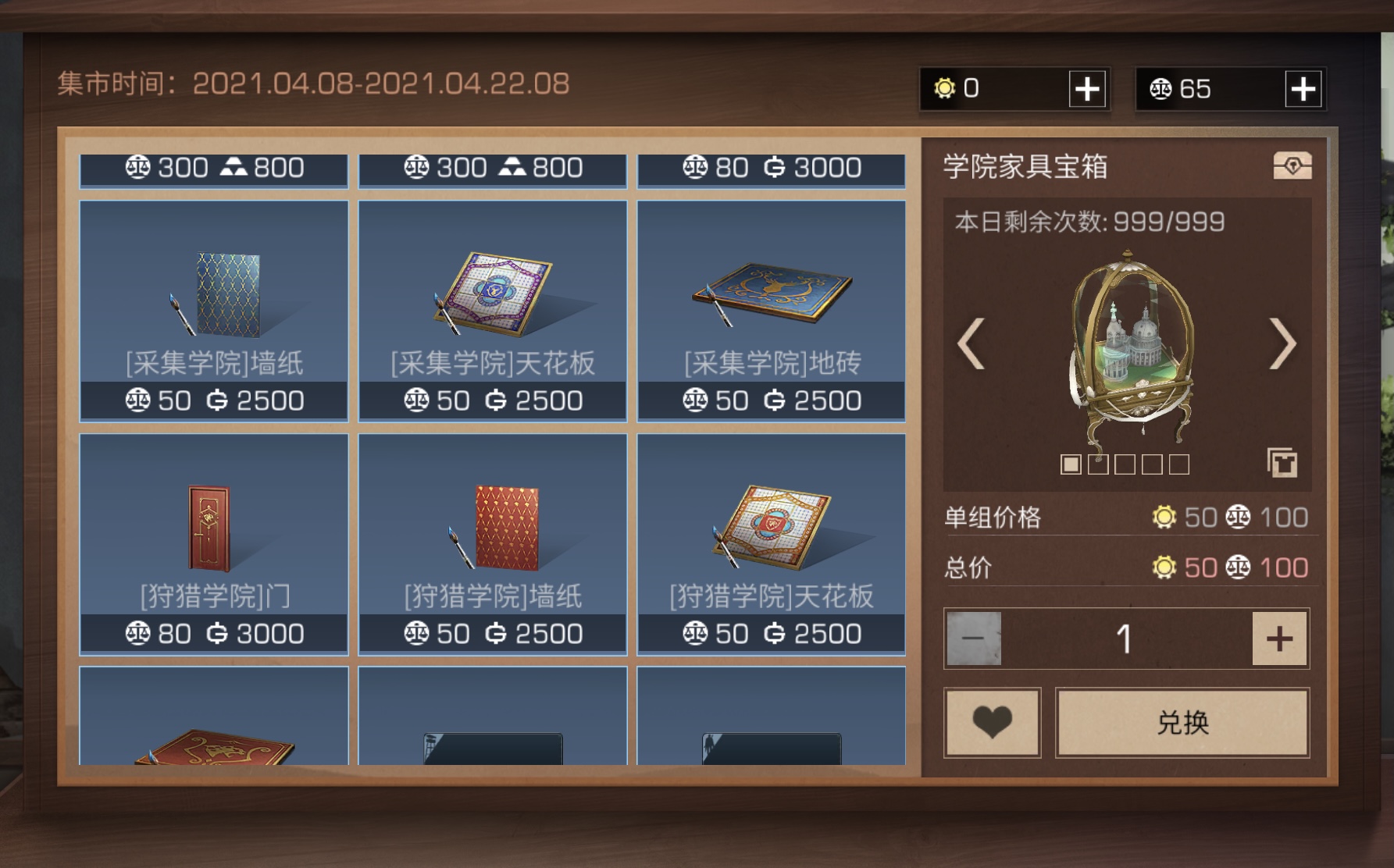The image size is (1394, 868).
Task: Select the fifth page indicator square
Action: click(1178, 463)
